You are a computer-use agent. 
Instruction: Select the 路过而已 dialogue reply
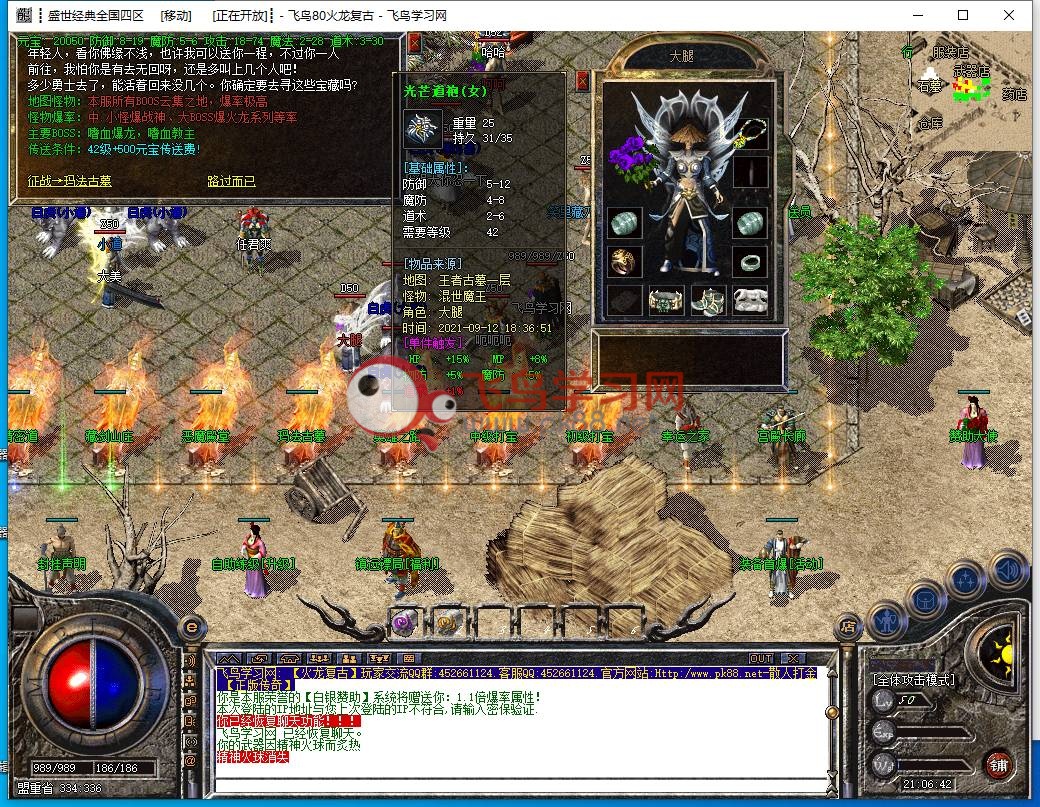(x=231, y=181)
